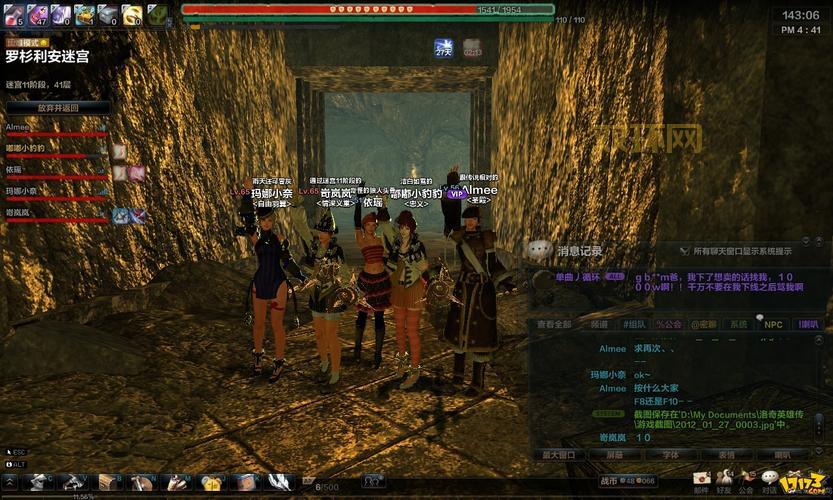Viewport: 833px width, 500px height.
Task: Switch chat to the 查看全部 (view all) tab
Action: 554,324
